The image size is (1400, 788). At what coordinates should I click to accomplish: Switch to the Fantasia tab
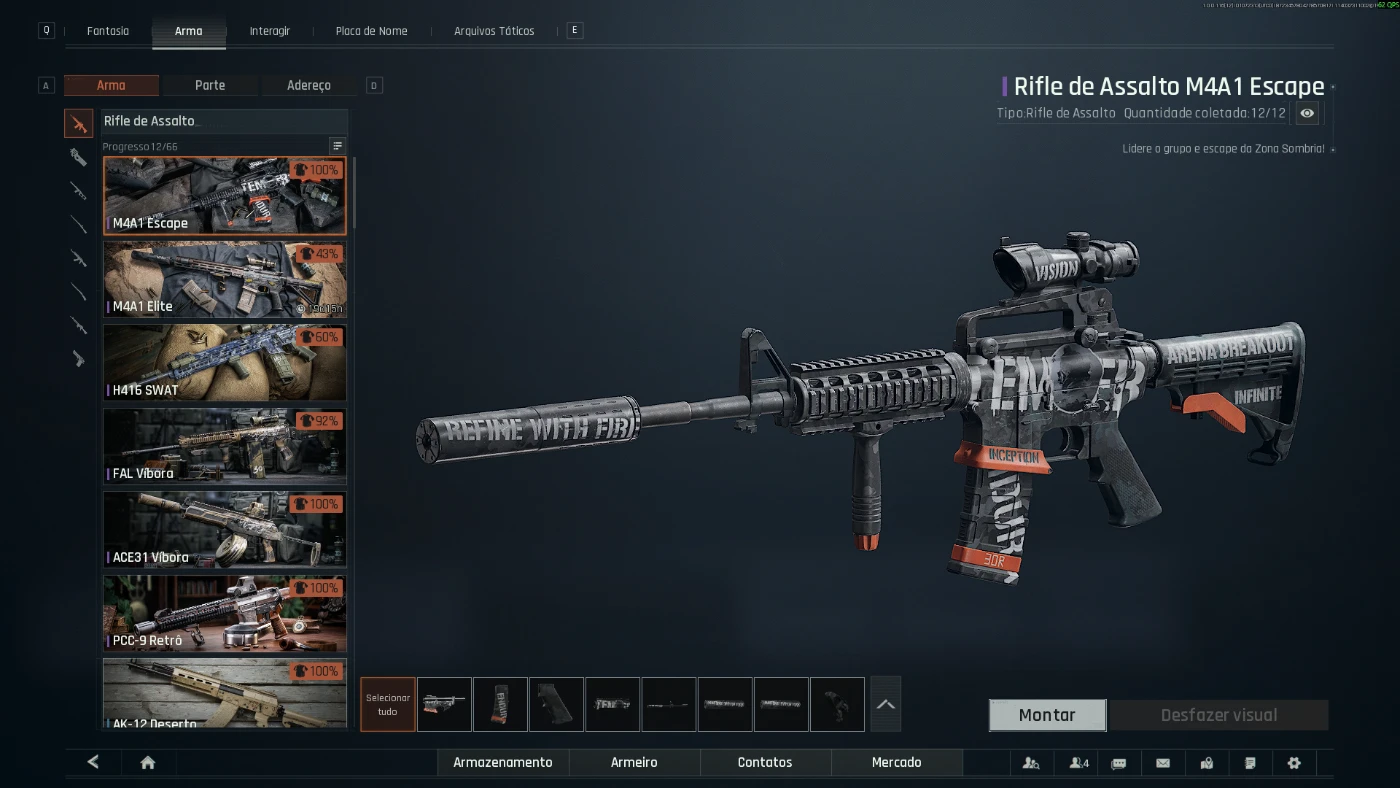[108, 31]
